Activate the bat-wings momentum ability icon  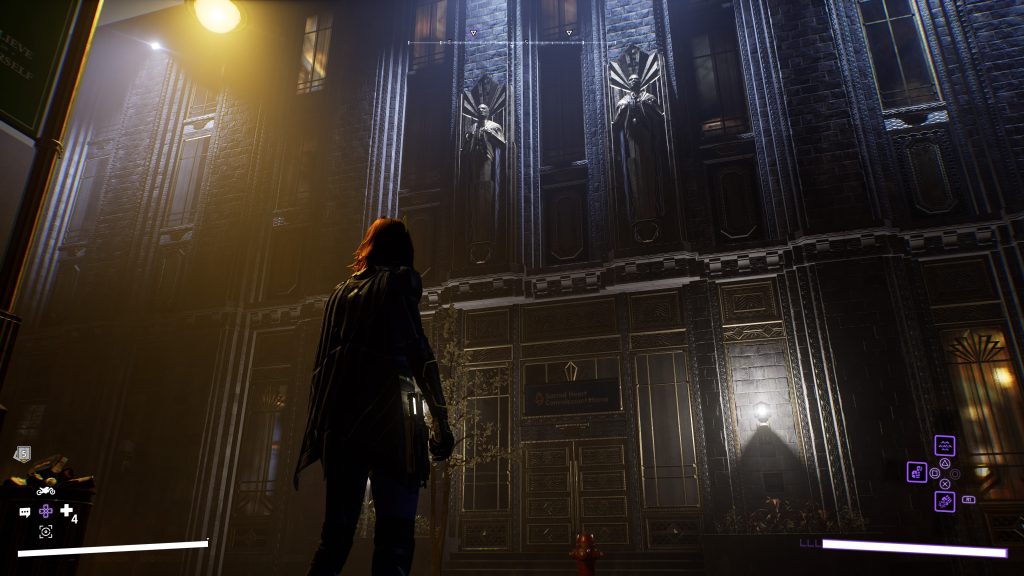[x=944, y=445]
